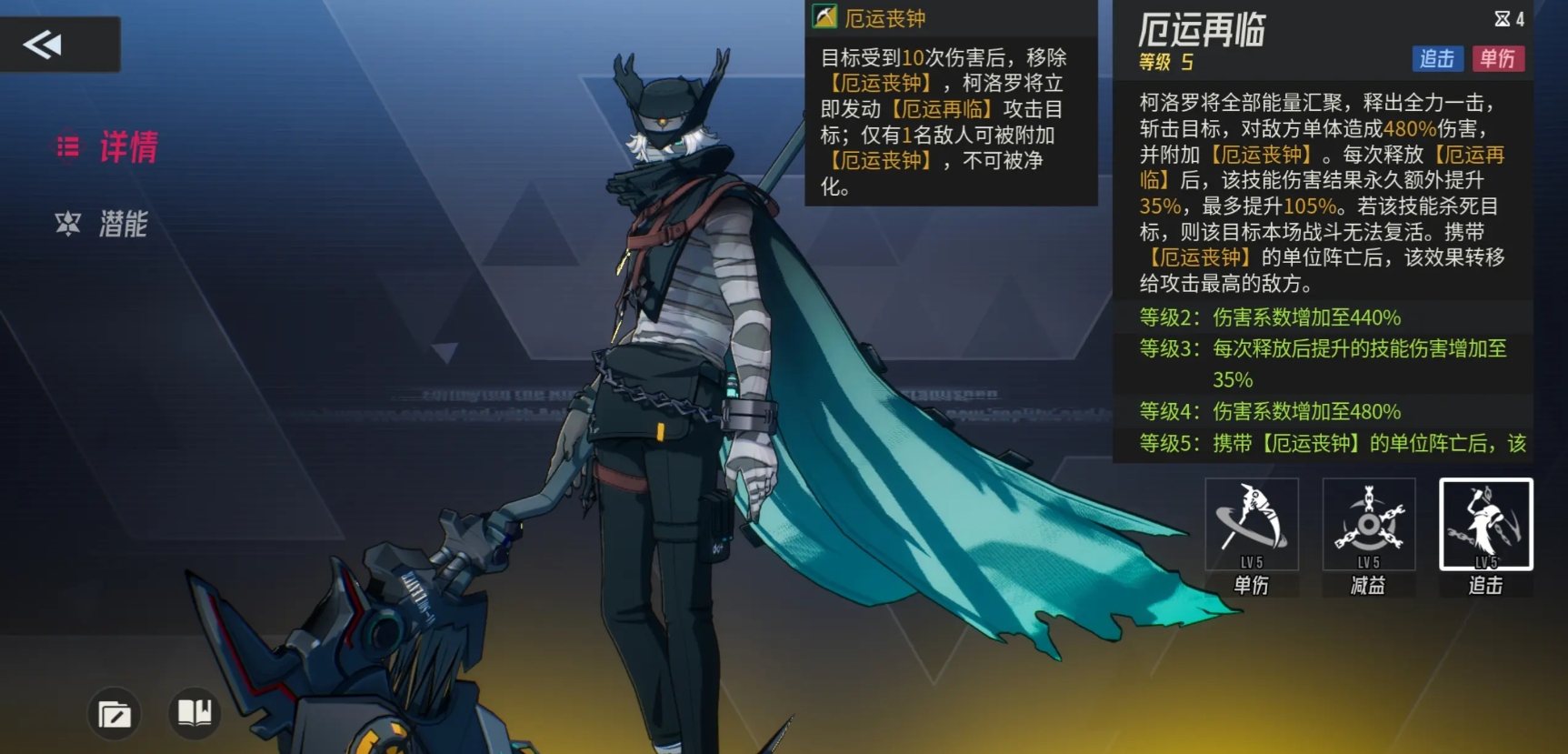The height and width of the screenshot is (754, 1568).
Task: Open the folder edit icon button
Action: pos(115,714)
